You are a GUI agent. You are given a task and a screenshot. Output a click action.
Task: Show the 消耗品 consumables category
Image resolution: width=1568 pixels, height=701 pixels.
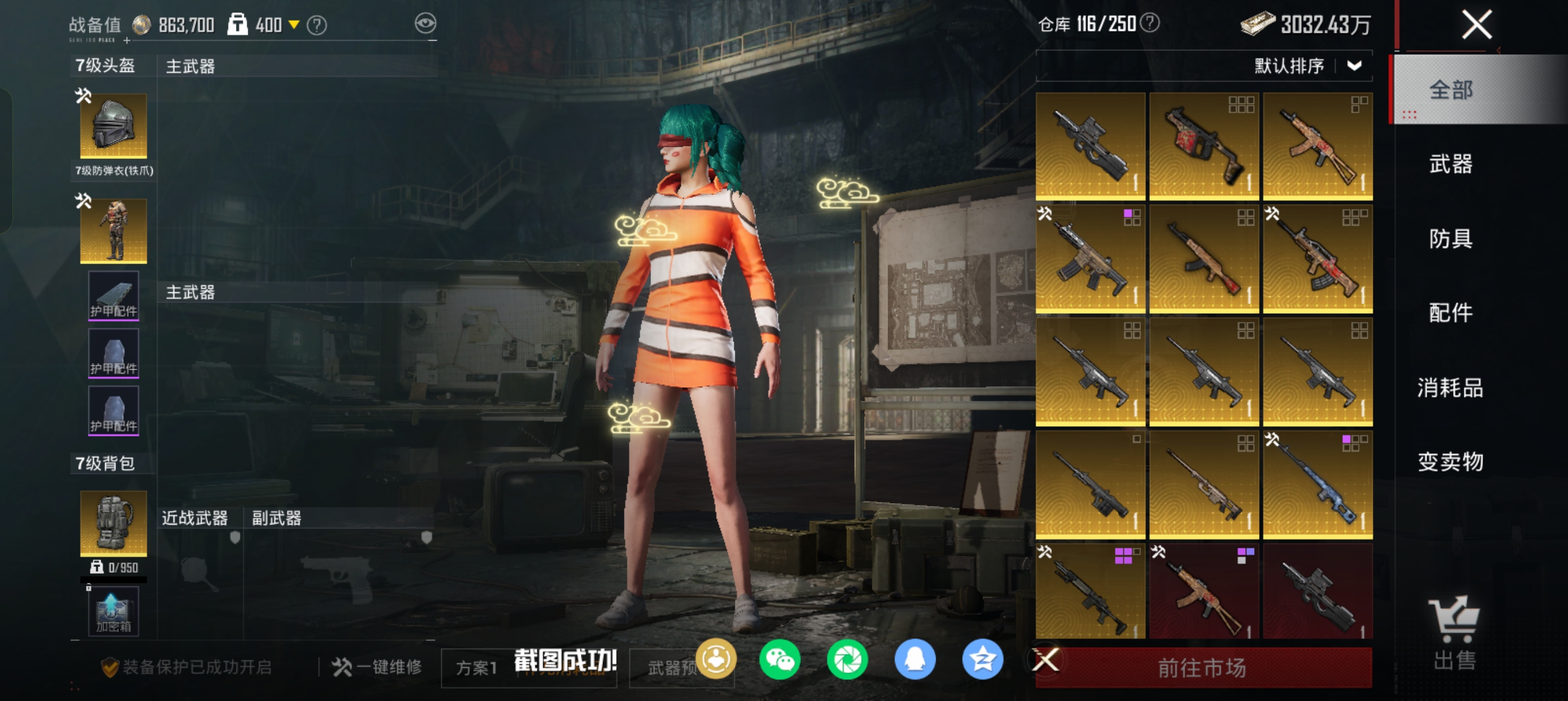tap(1450, 388)
